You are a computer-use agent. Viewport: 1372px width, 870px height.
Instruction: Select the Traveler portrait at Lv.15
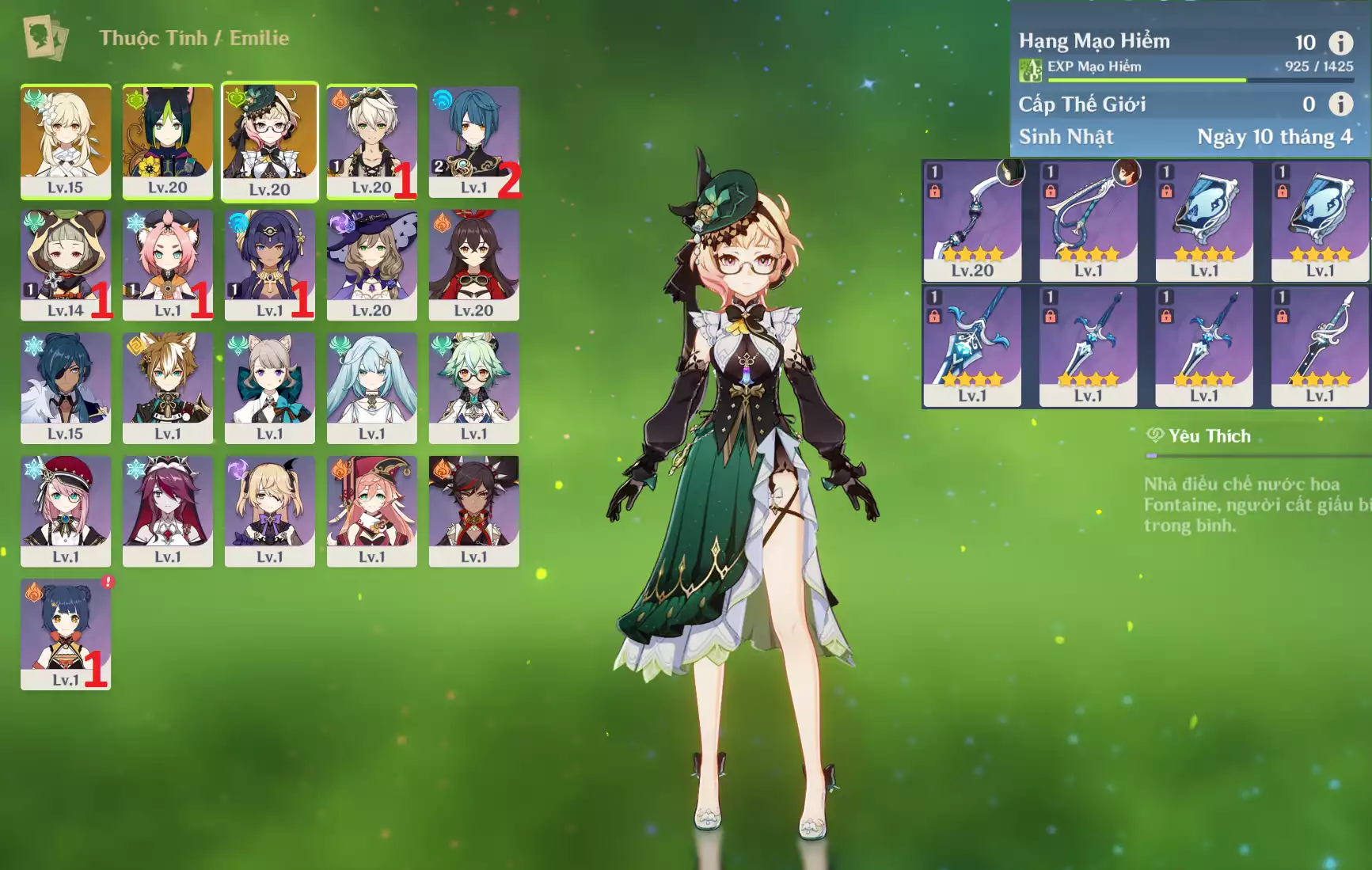(x=65, y=141)
